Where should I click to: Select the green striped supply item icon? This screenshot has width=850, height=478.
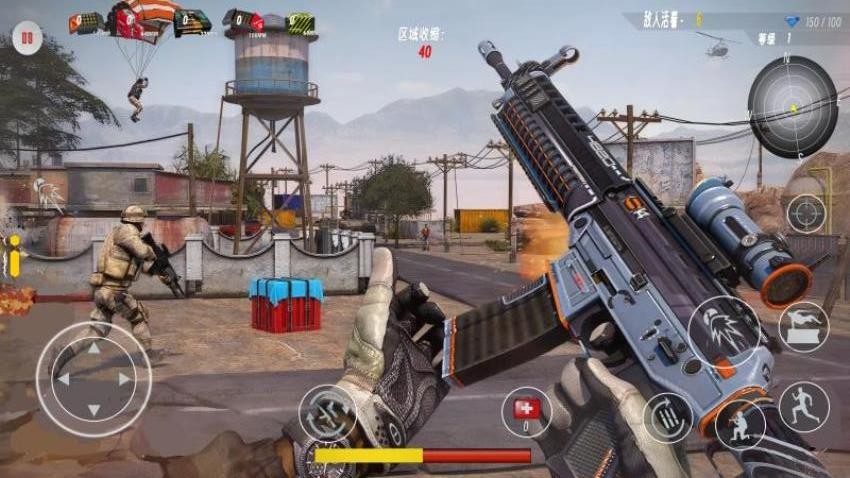[x=298, y=23]
